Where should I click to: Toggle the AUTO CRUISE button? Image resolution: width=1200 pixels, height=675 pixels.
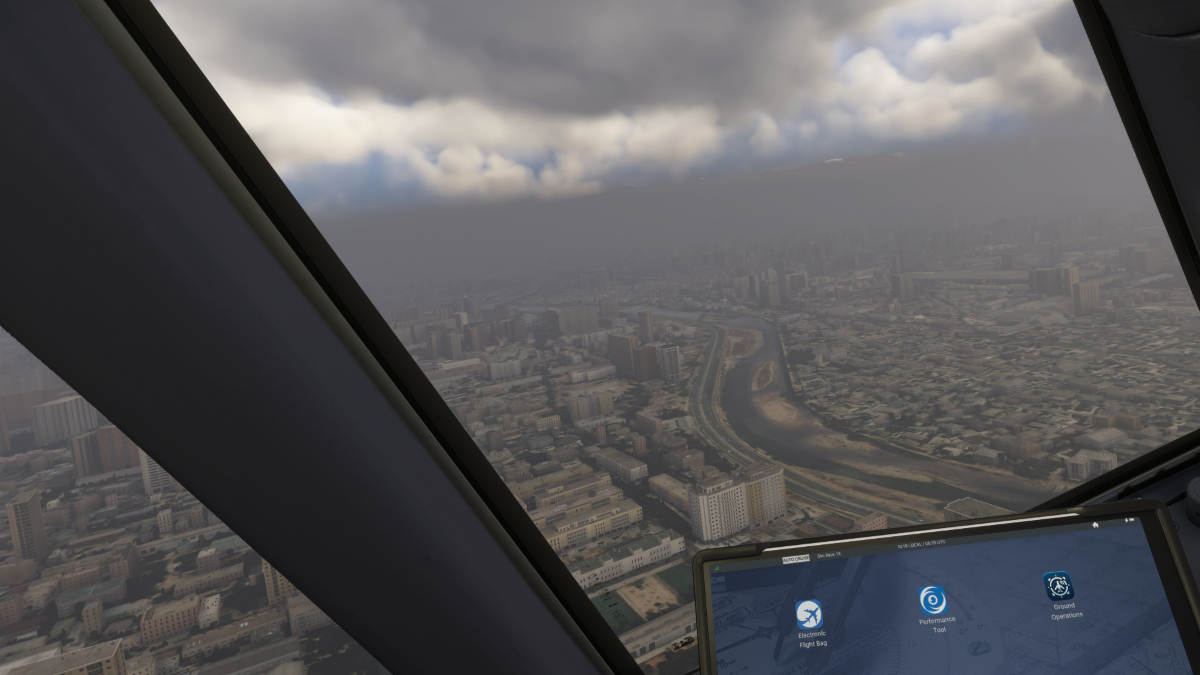[796, 560]
